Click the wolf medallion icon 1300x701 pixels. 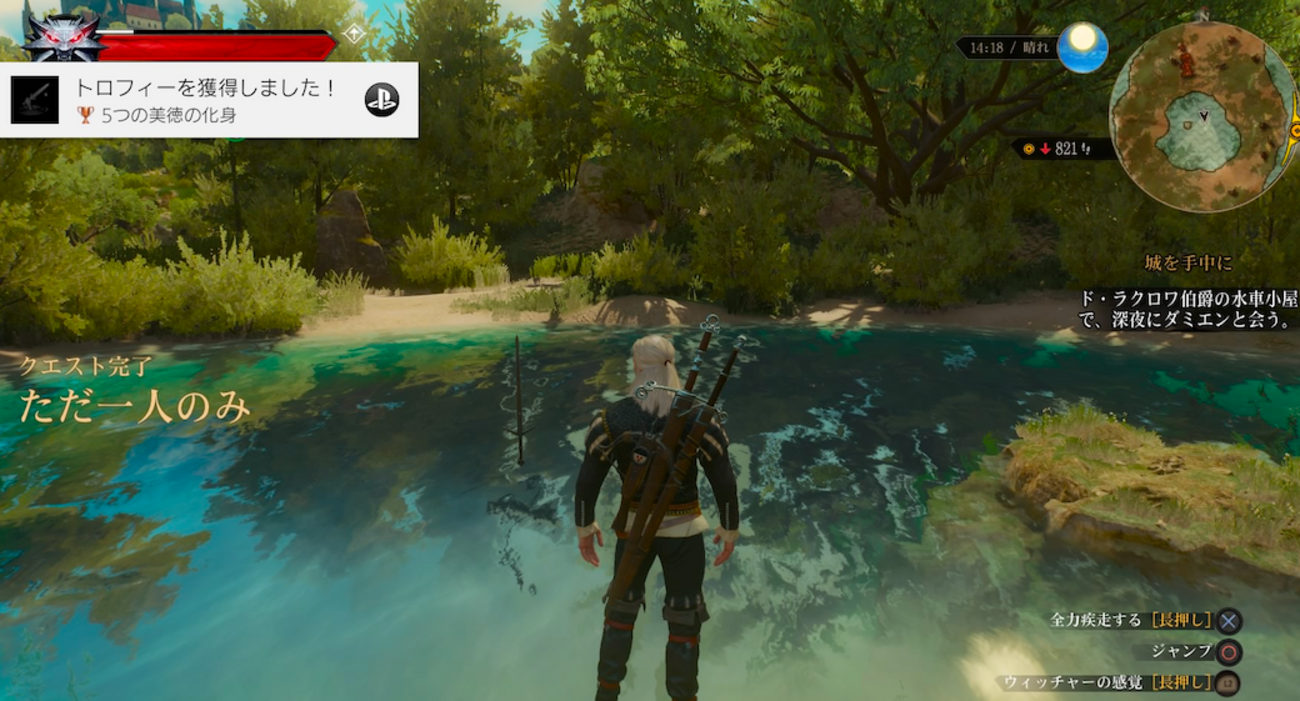62,38
